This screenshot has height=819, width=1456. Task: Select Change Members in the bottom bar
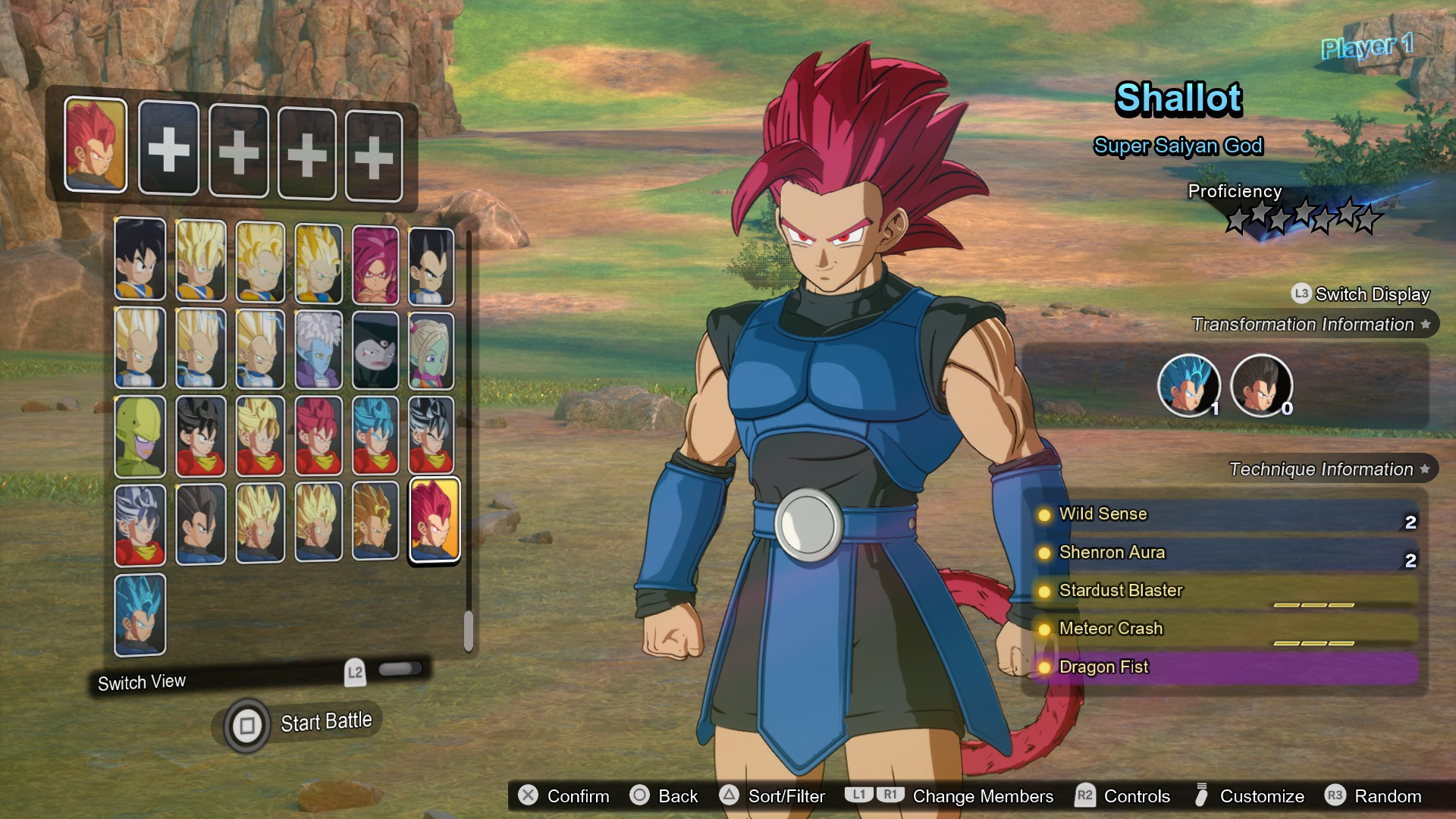click(x=982, y=796)
